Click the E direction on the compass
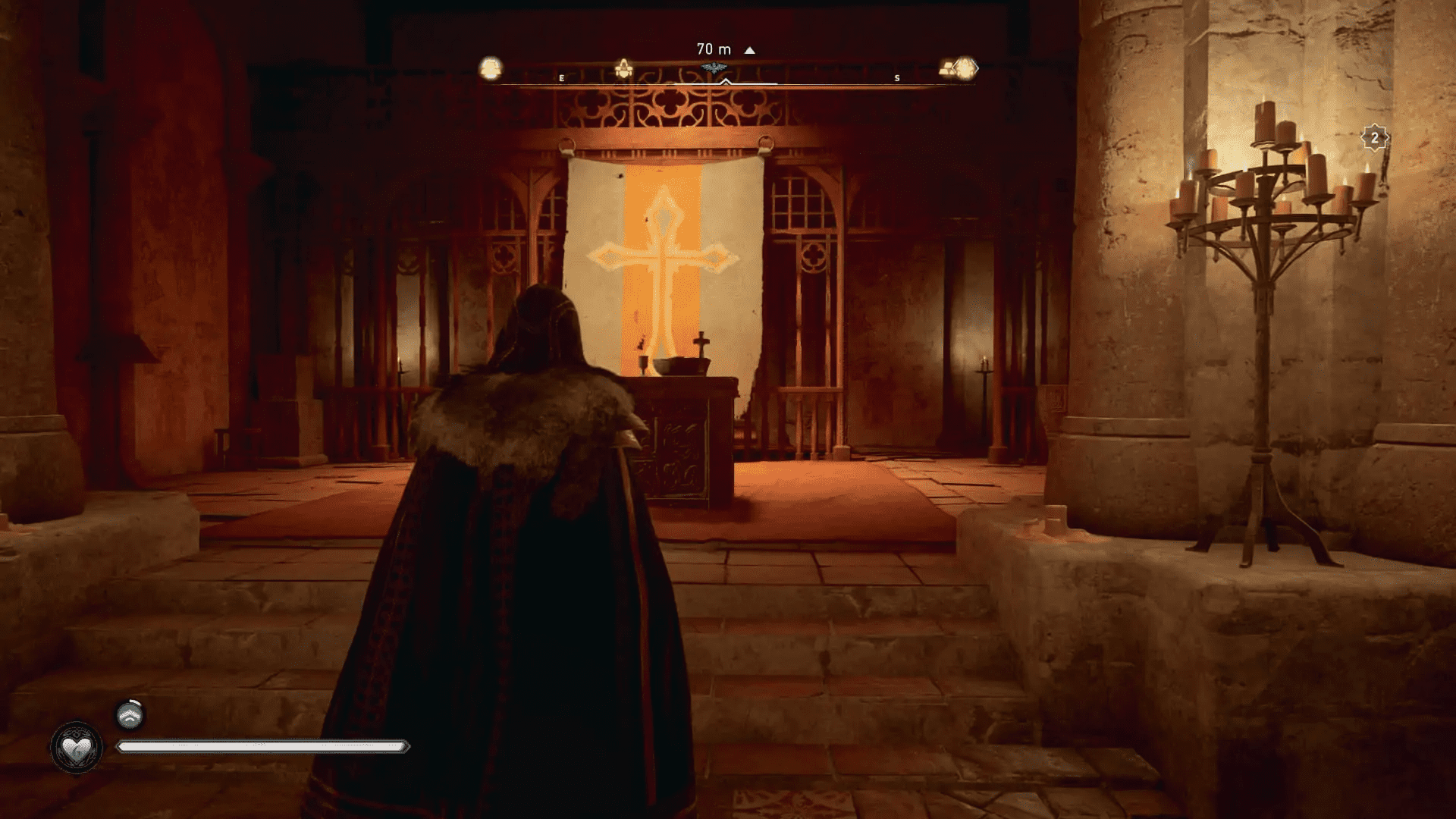Screen dimensions: 1456x819 coord(562,77)
